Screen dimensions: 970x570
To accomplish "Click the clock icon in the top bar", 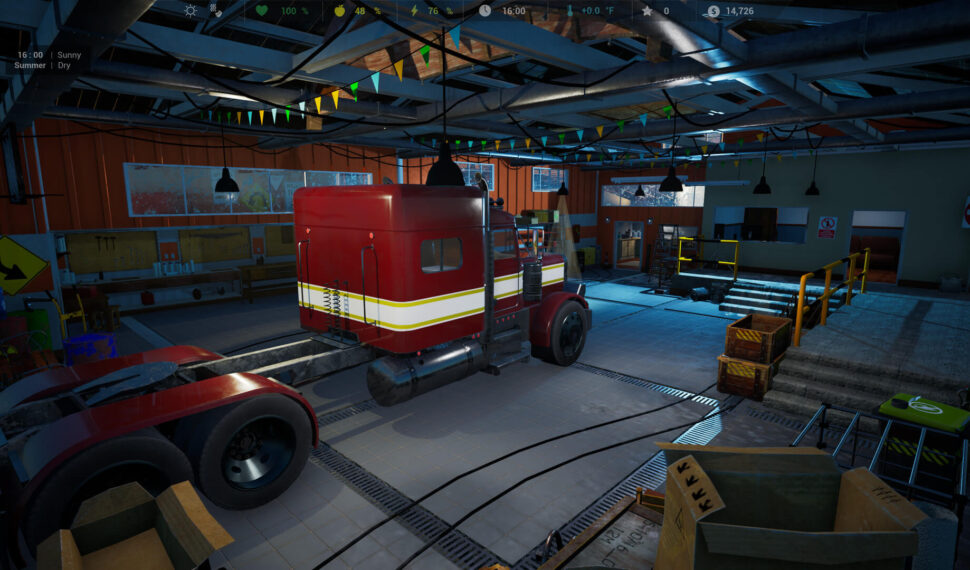I will point(485,11).
